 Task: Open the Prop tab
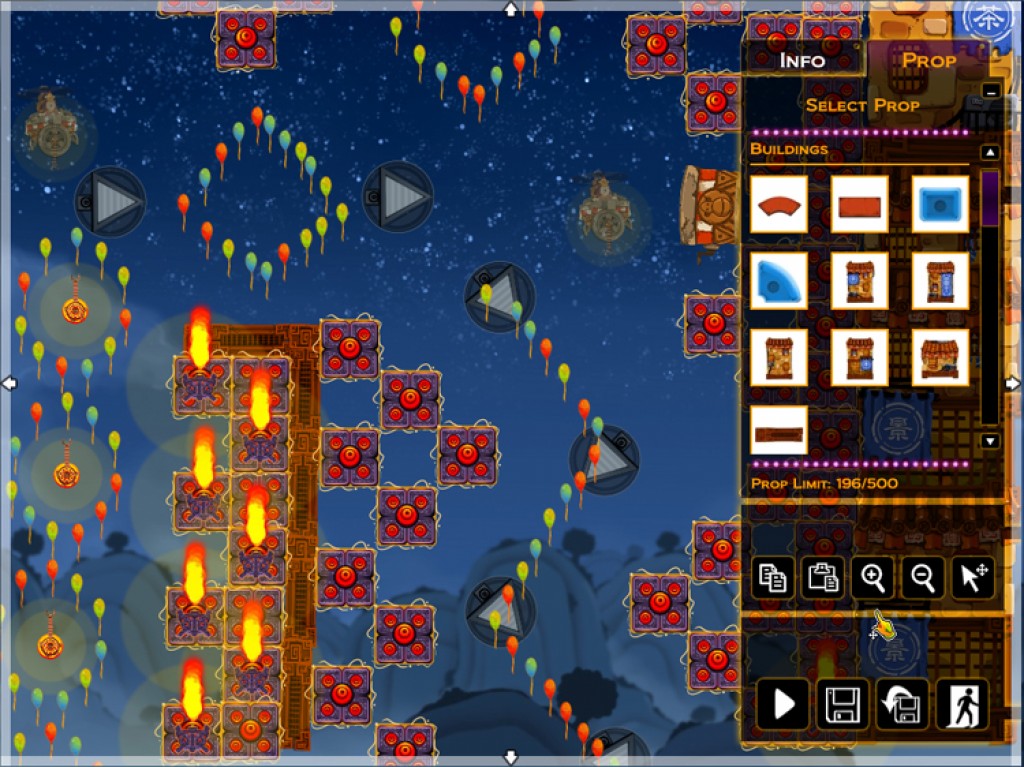(929, 60)
